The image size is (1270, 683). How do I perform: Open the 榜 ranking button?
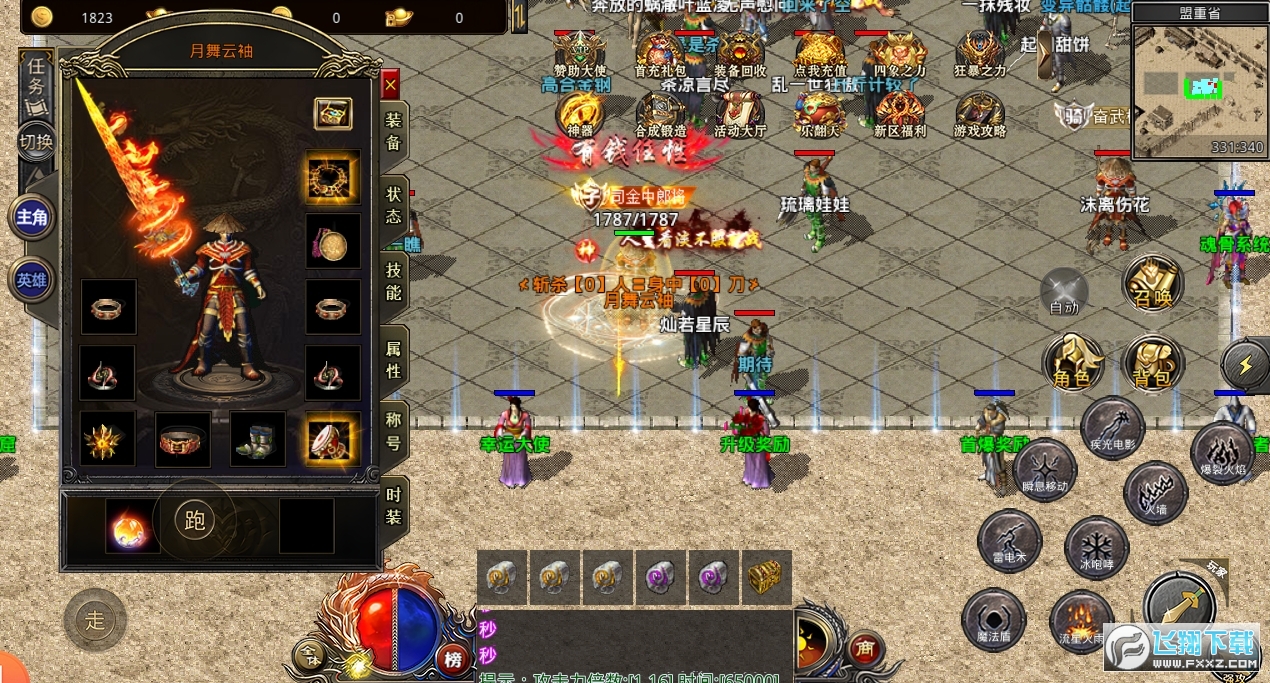point(454,658)
